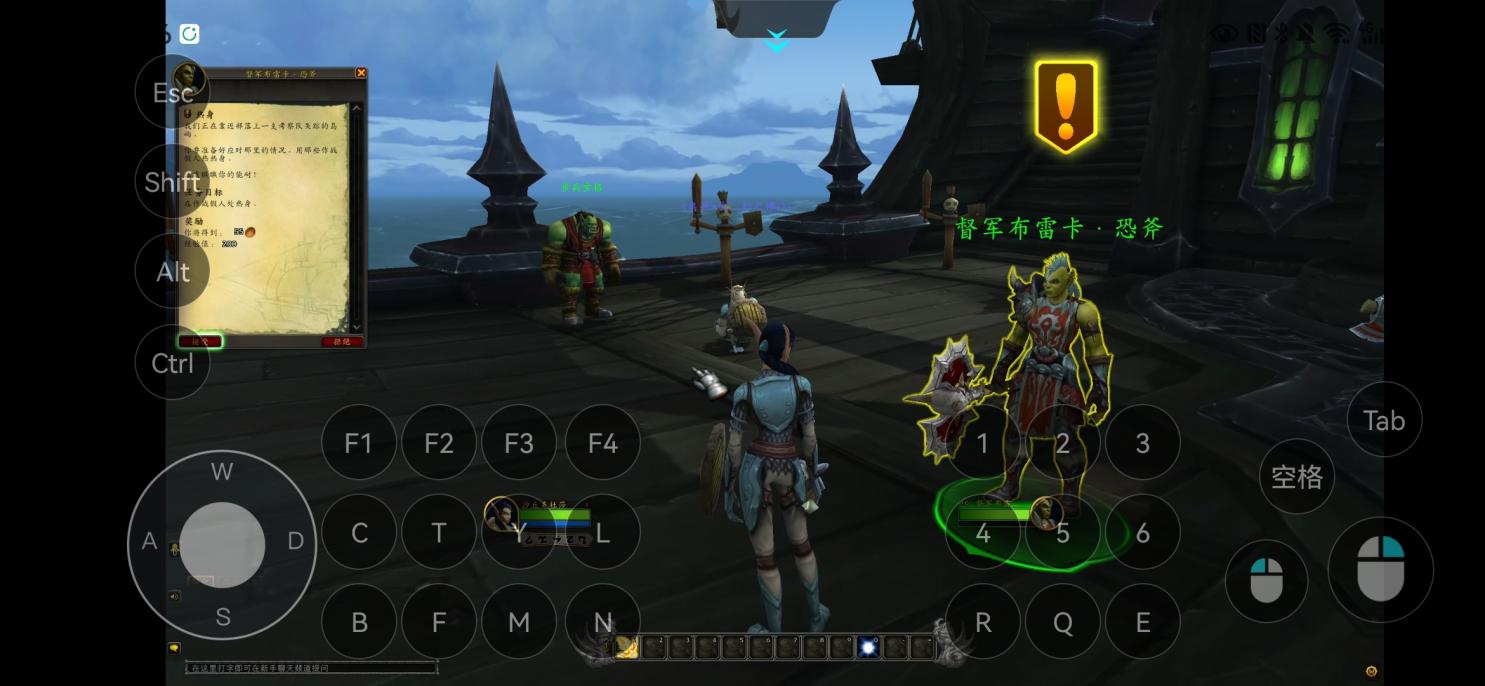Select the player portrait unit frame

pos(501,515)
